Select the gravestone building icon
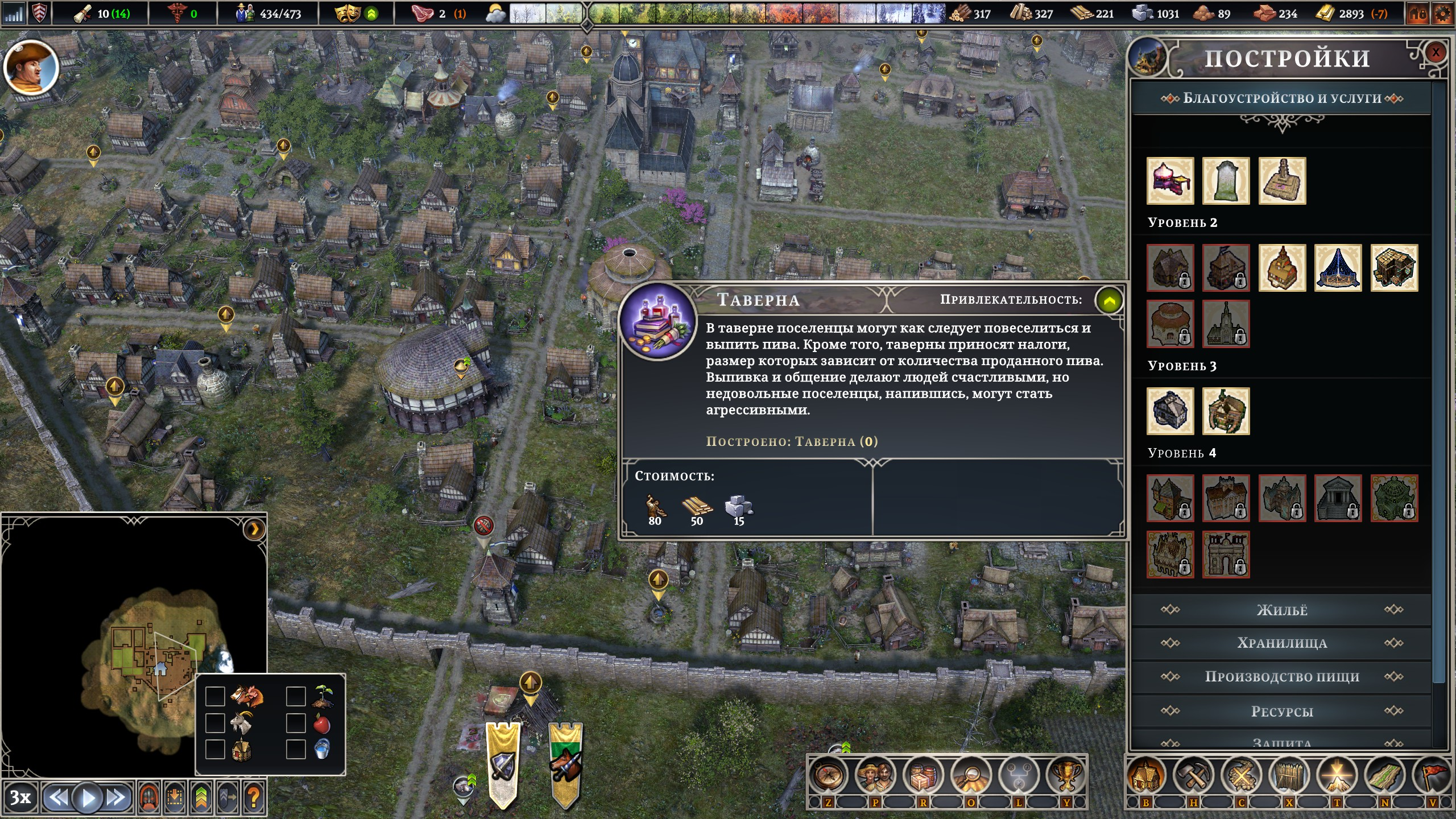The image size is (1456, 819). [1226, 181]
